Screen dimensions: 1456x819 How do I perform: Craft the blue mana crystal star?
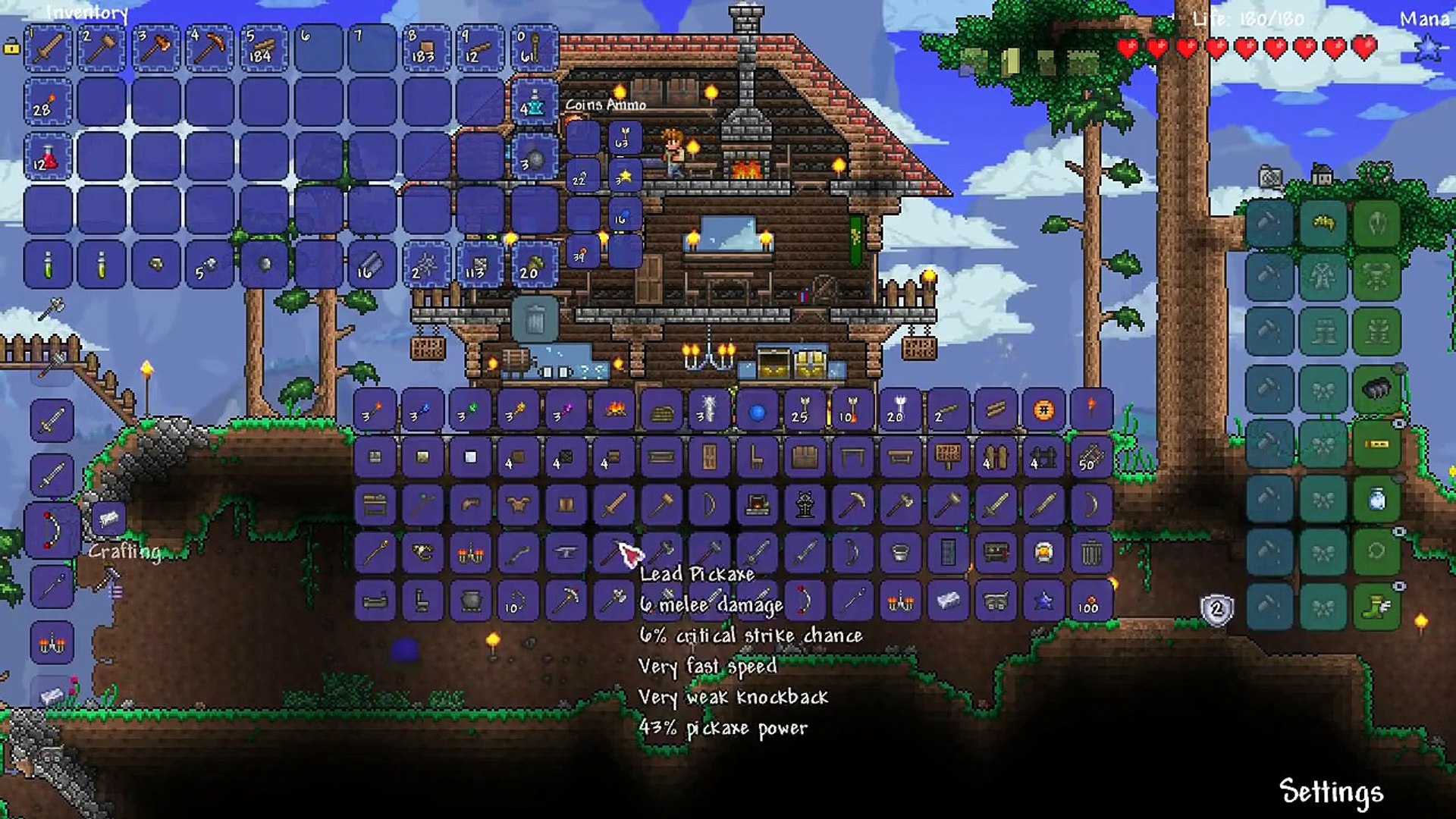click(x=1043, y=601)
